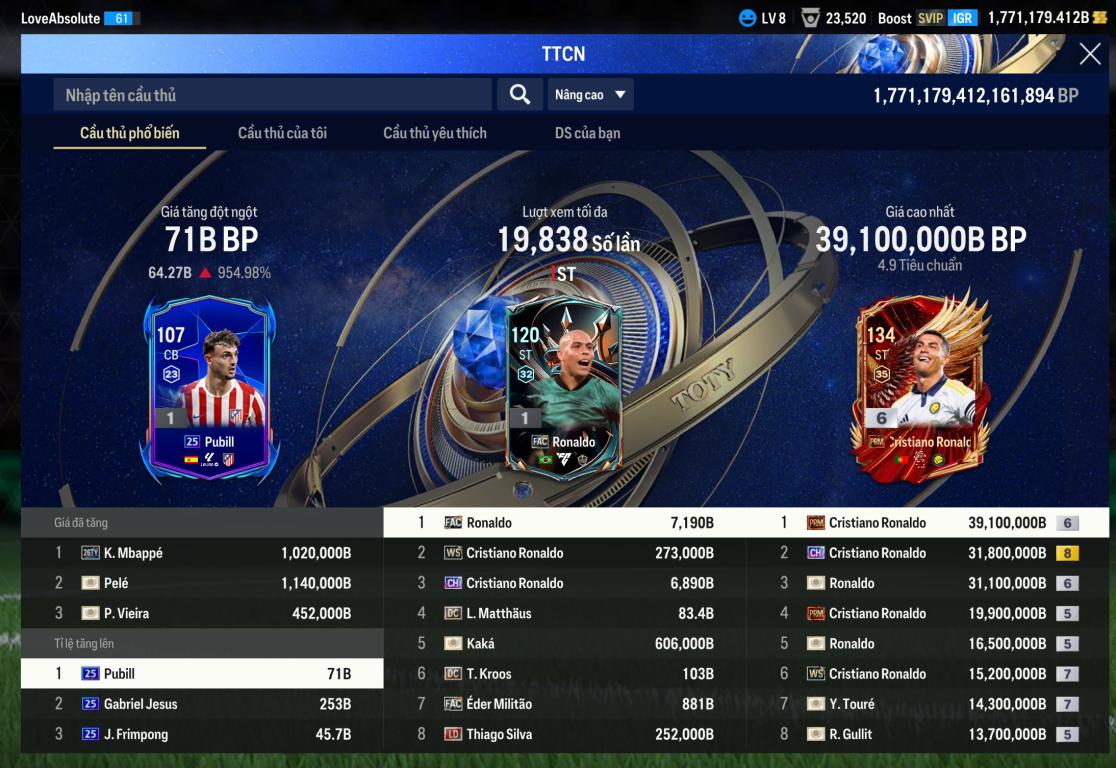Click the player name search field
Viewport: 1116px width, 768px height.
coord(272,95)
